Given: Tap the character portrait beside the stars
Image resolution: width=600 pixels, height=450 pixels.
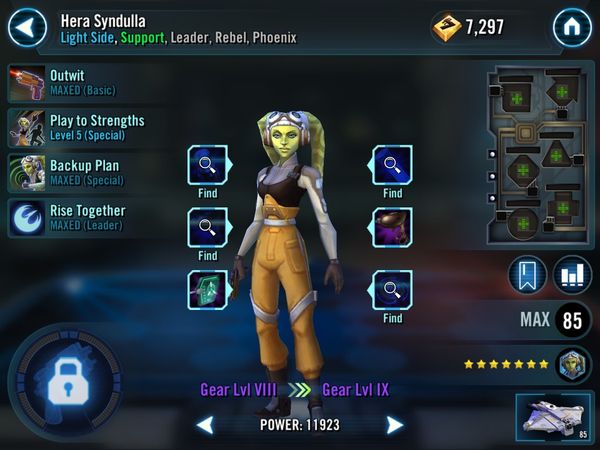Looking at the screenshot, I should (574, 364).
